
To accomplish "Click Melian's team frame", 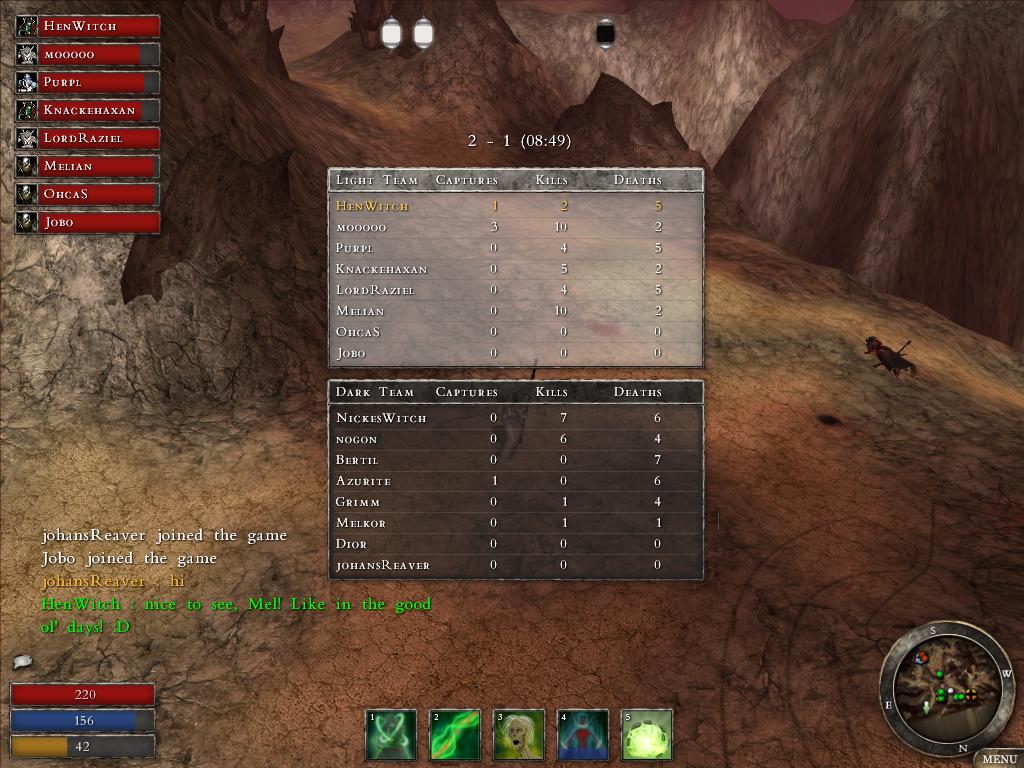I will coord(88,166).
